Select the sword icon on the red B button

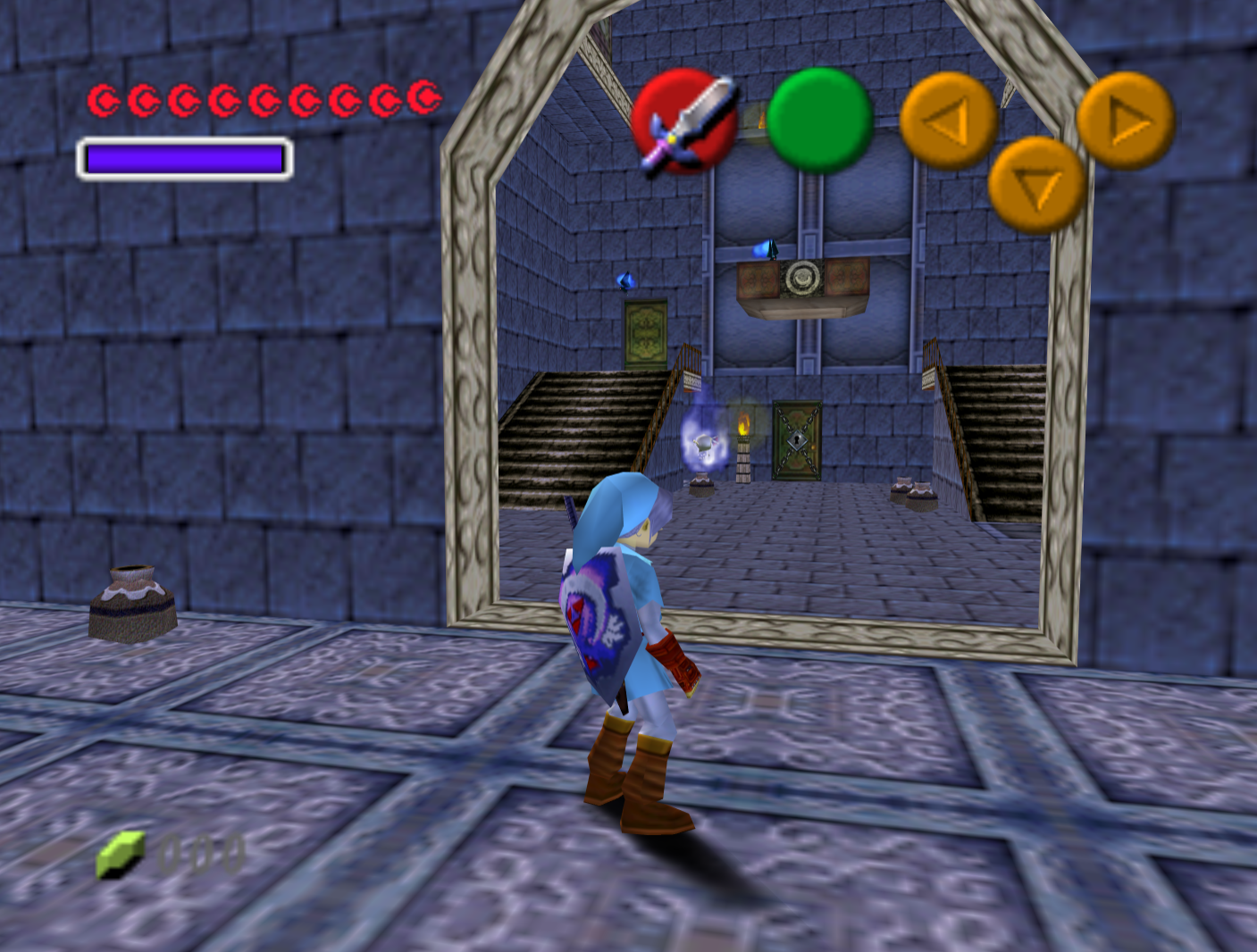688,121
